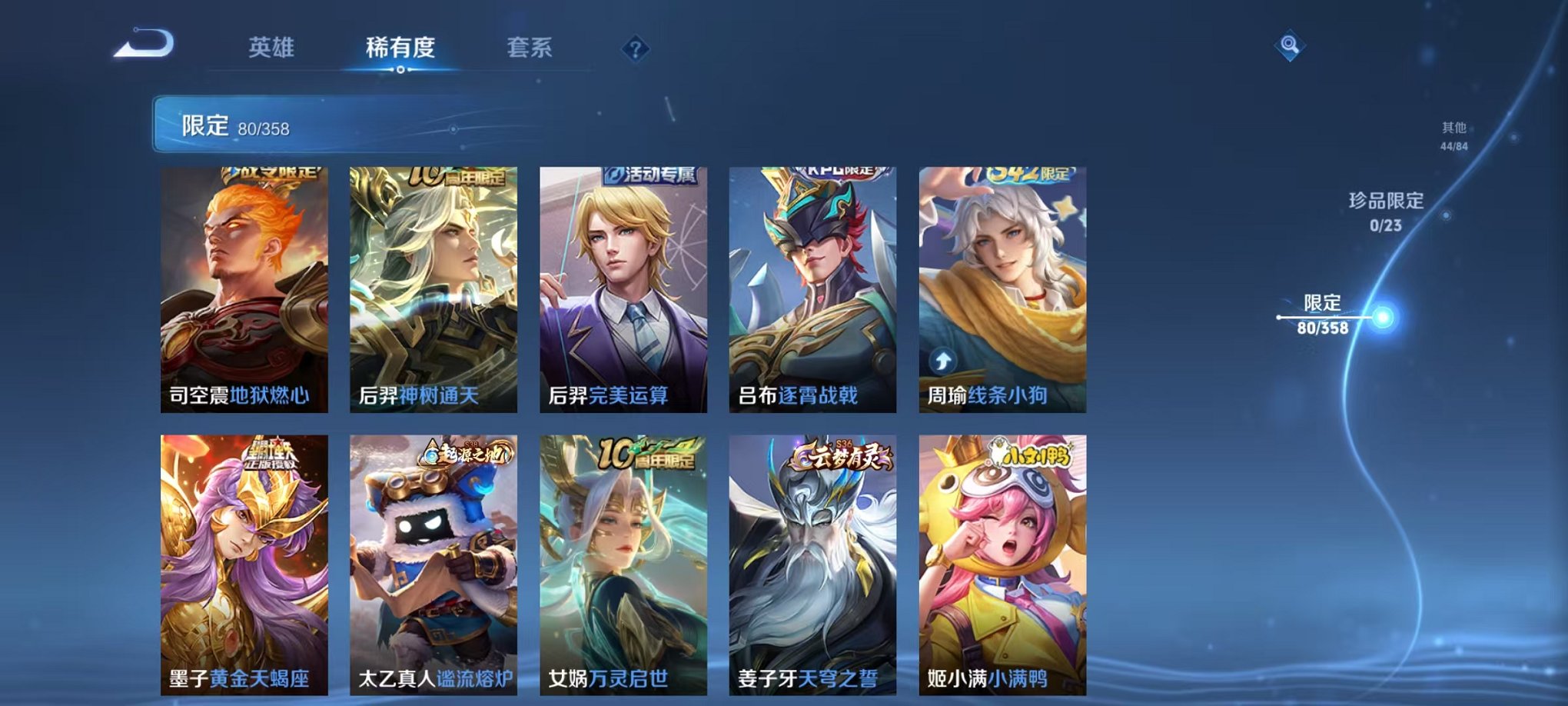1568x706 pixels.
Task: Open the help question mark icon
Action: coord(633,50)
